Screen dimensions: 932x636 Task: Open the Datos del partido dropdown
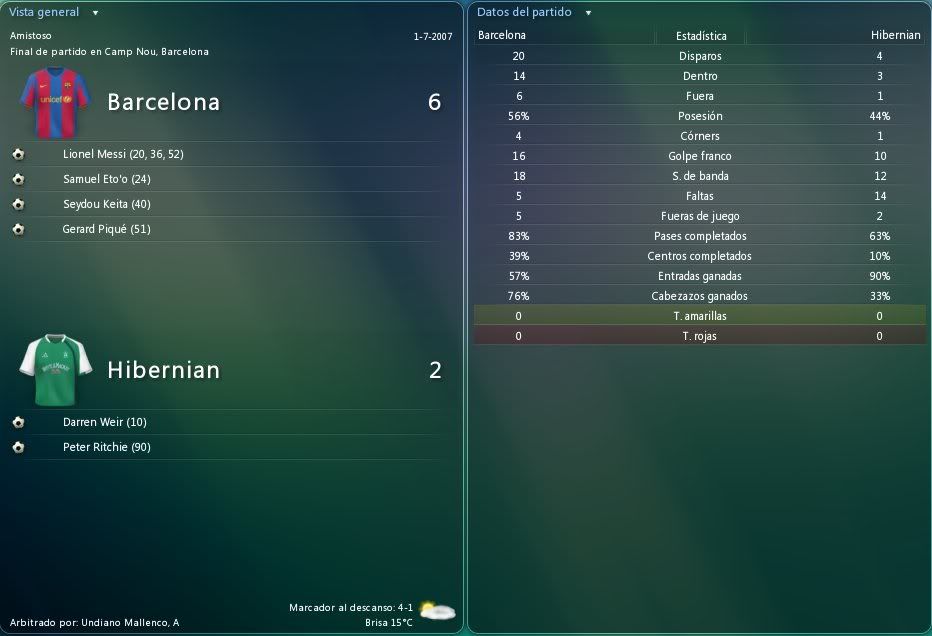(588, 13)
